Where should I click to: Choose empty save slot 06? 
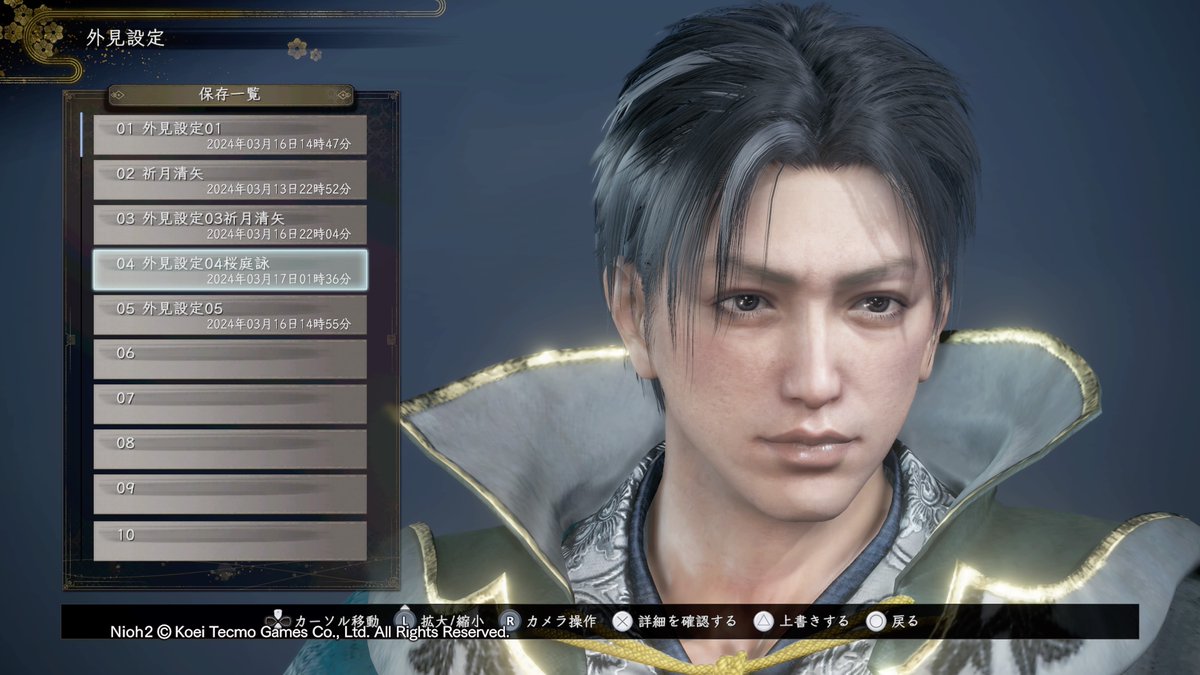230,359
